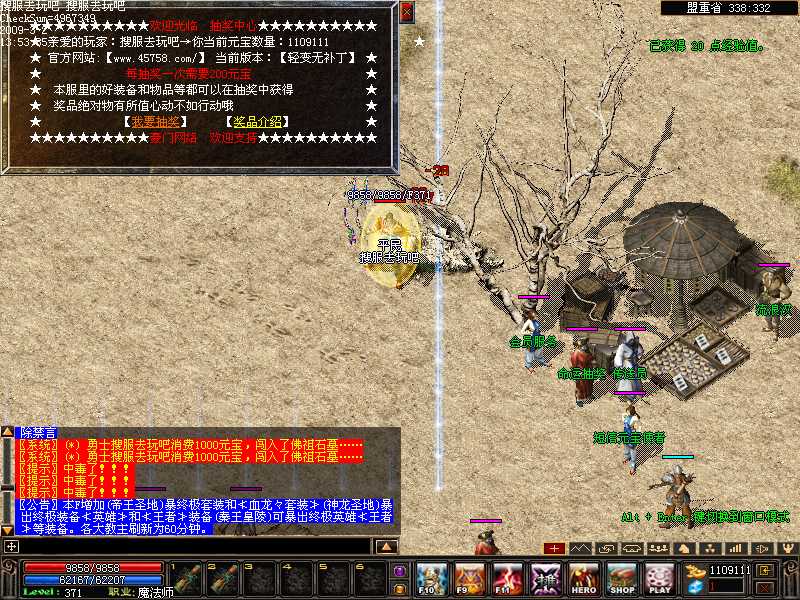Viewport: 800px width, 600px height.
Task: Activate the F9 skill icon
Action: [469, 578]
